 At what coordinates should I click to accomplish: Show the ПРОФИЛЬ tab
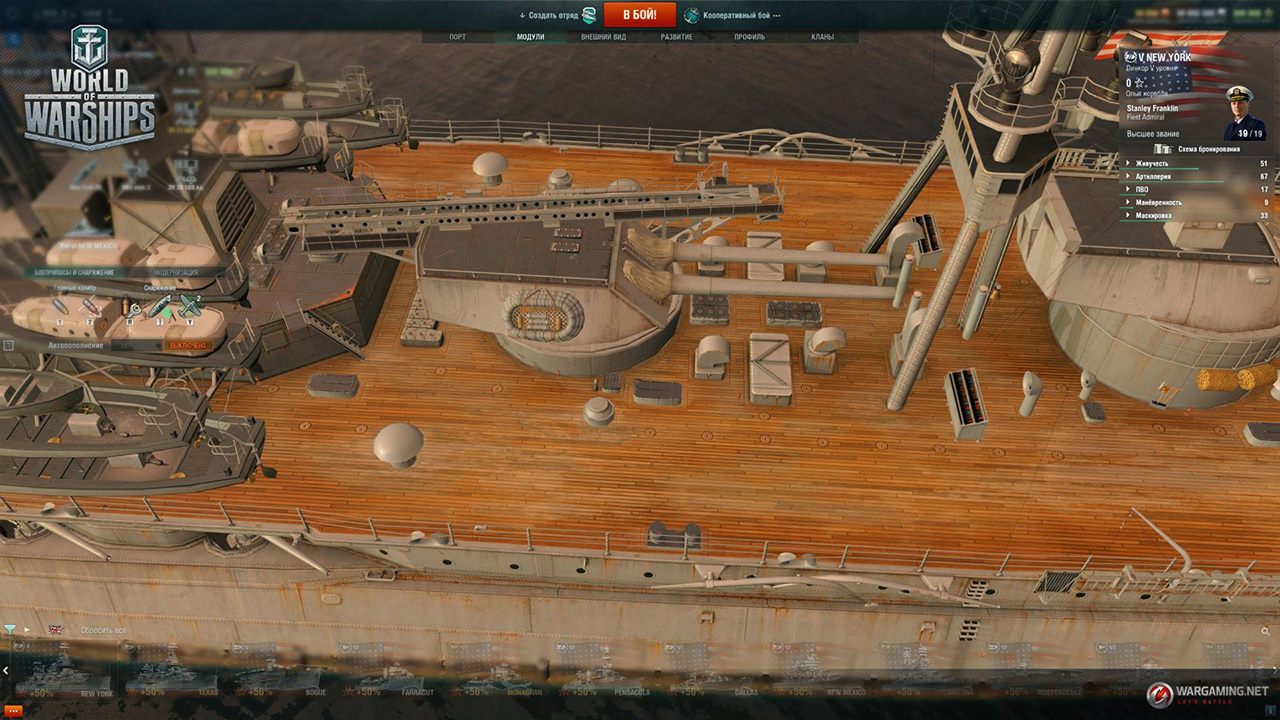pyautogui.click(x=749, y=37)
